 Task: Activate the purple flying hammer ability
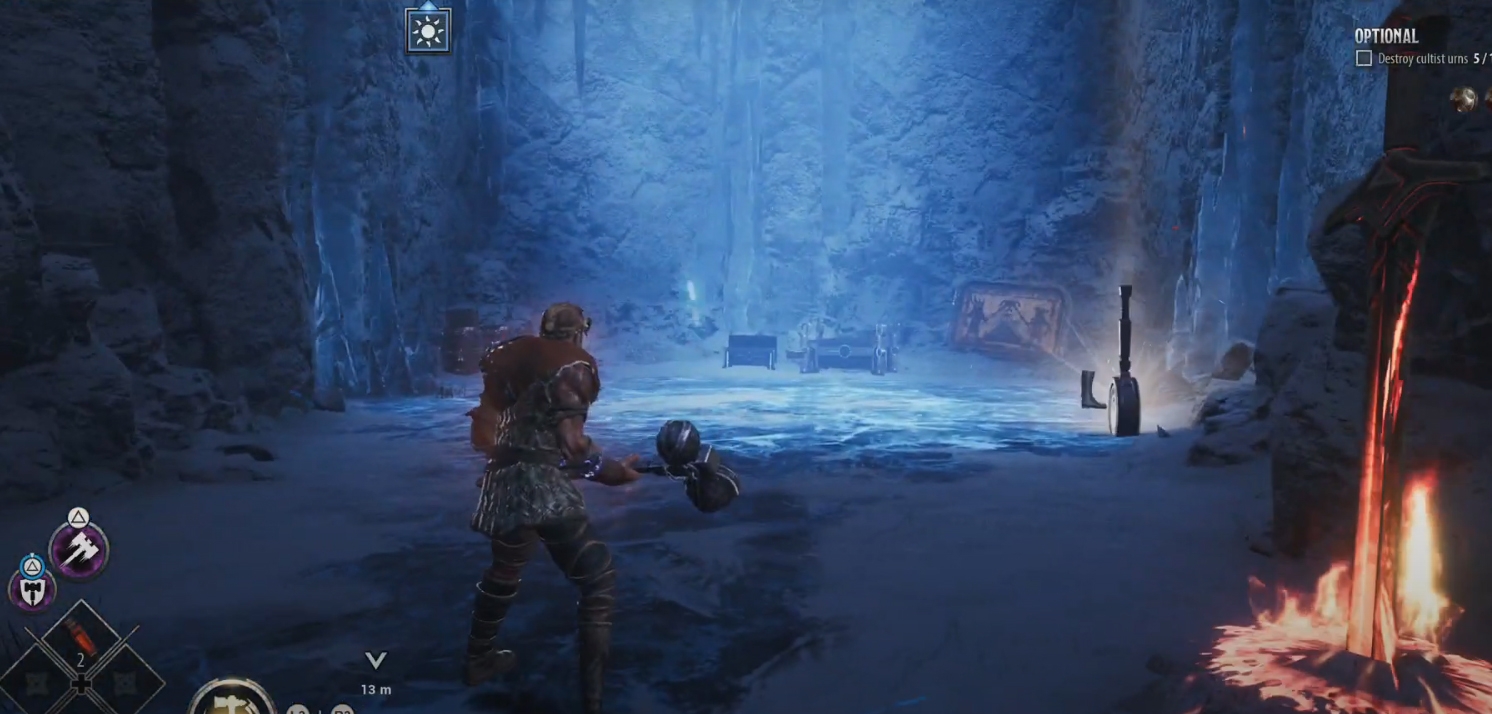click(x=79, y=549)
